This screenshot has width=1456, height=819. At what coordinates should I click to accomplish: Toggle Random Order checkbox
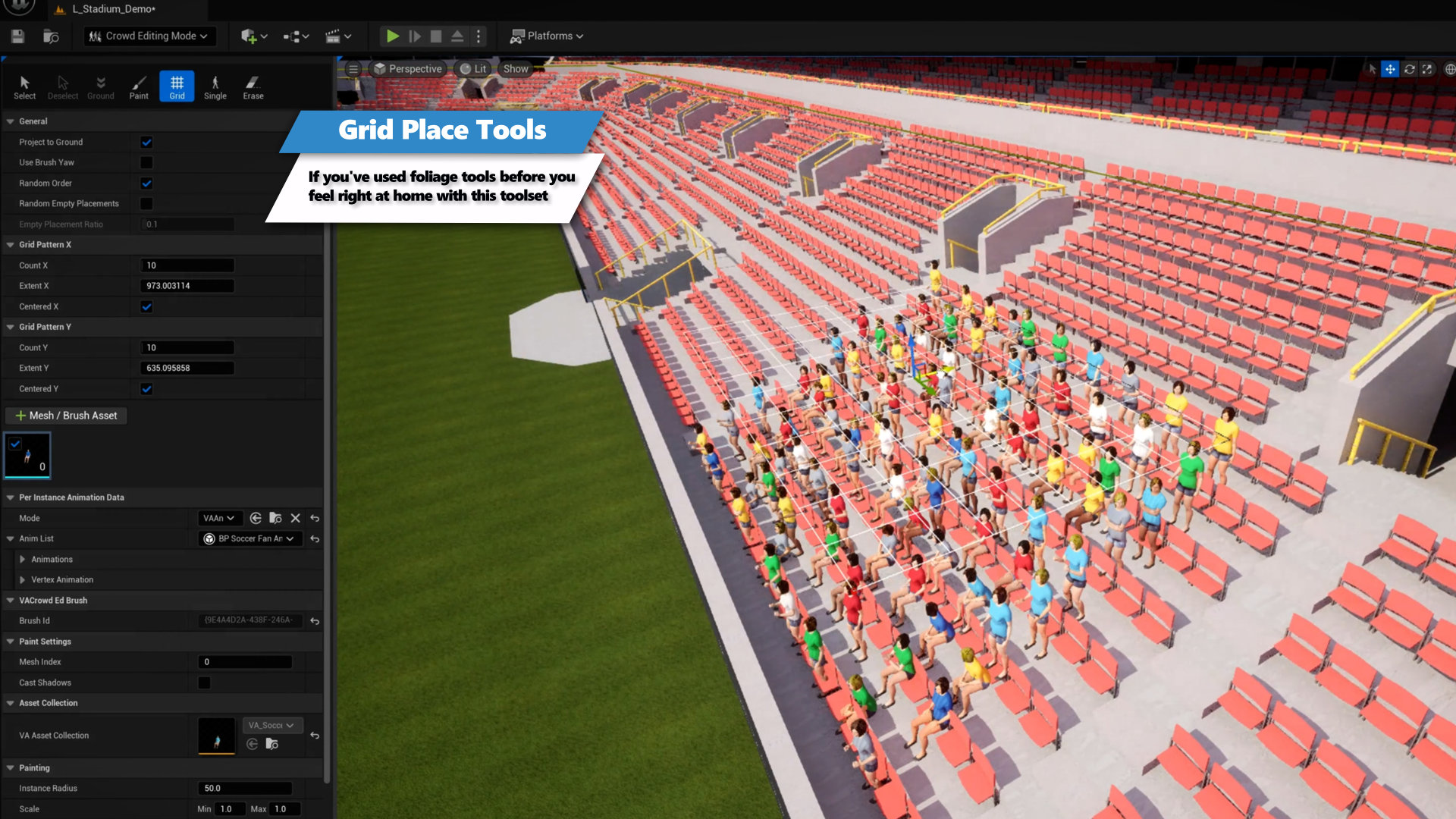(146, 183)
